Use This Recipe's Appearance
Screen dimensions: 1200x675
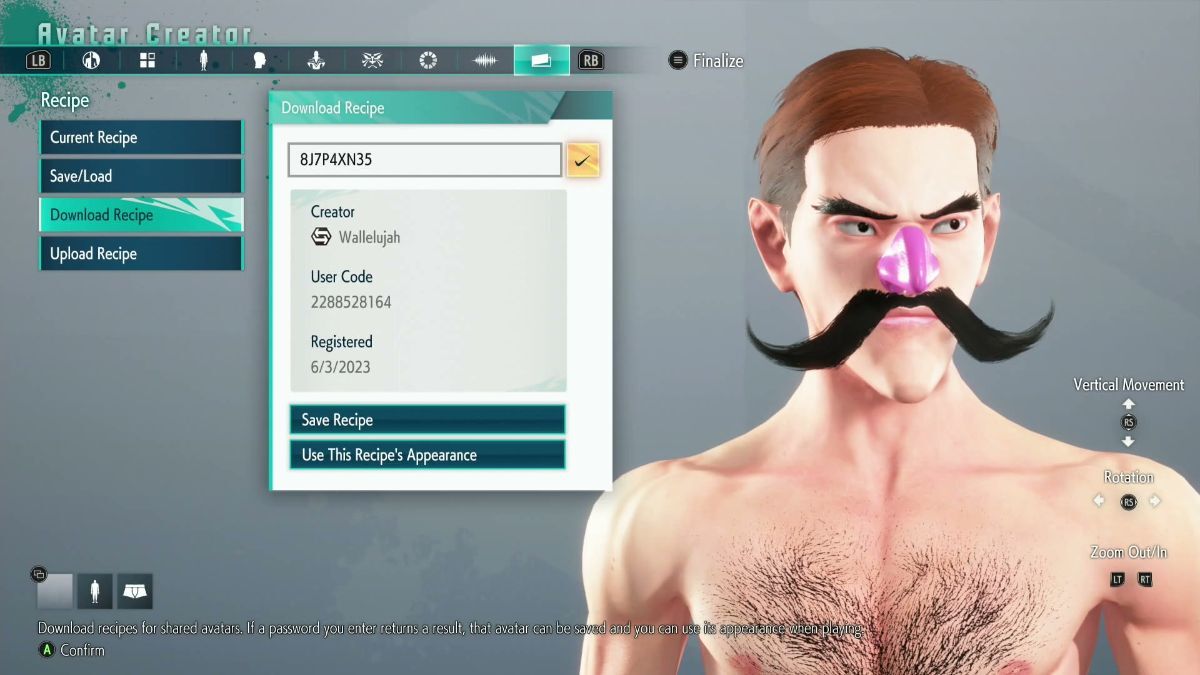coord(427,455)
